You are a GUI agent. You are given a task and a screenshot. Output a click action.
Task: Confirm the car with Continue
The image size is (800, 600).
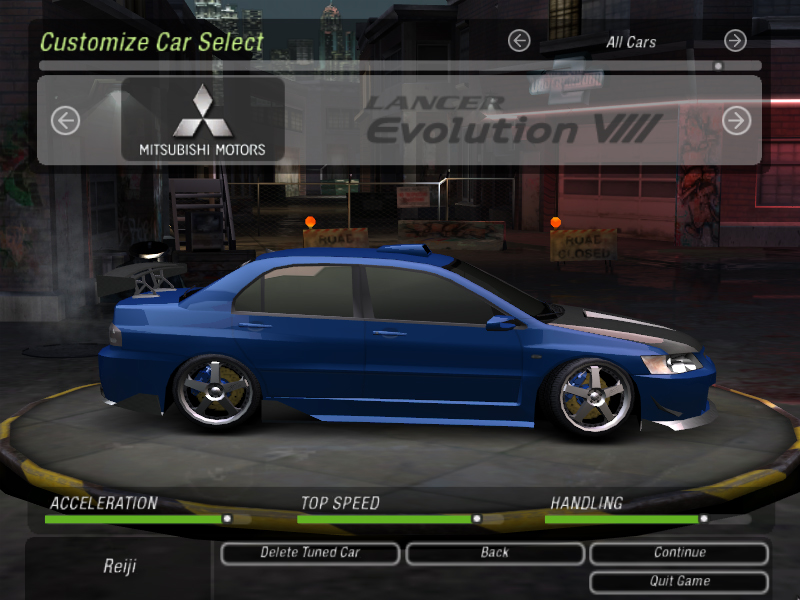click(679, 553)
